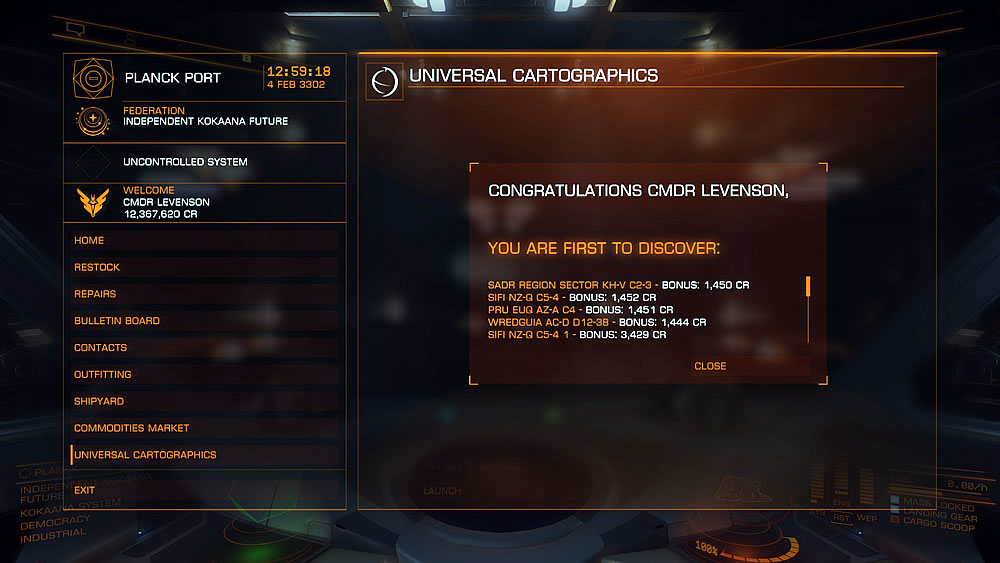This screenshot has width=1000, height=563.
Task: Select the Wredguia AC-D D12-38 discovery row
Action: pyautogui.click(x=597, y=322)
